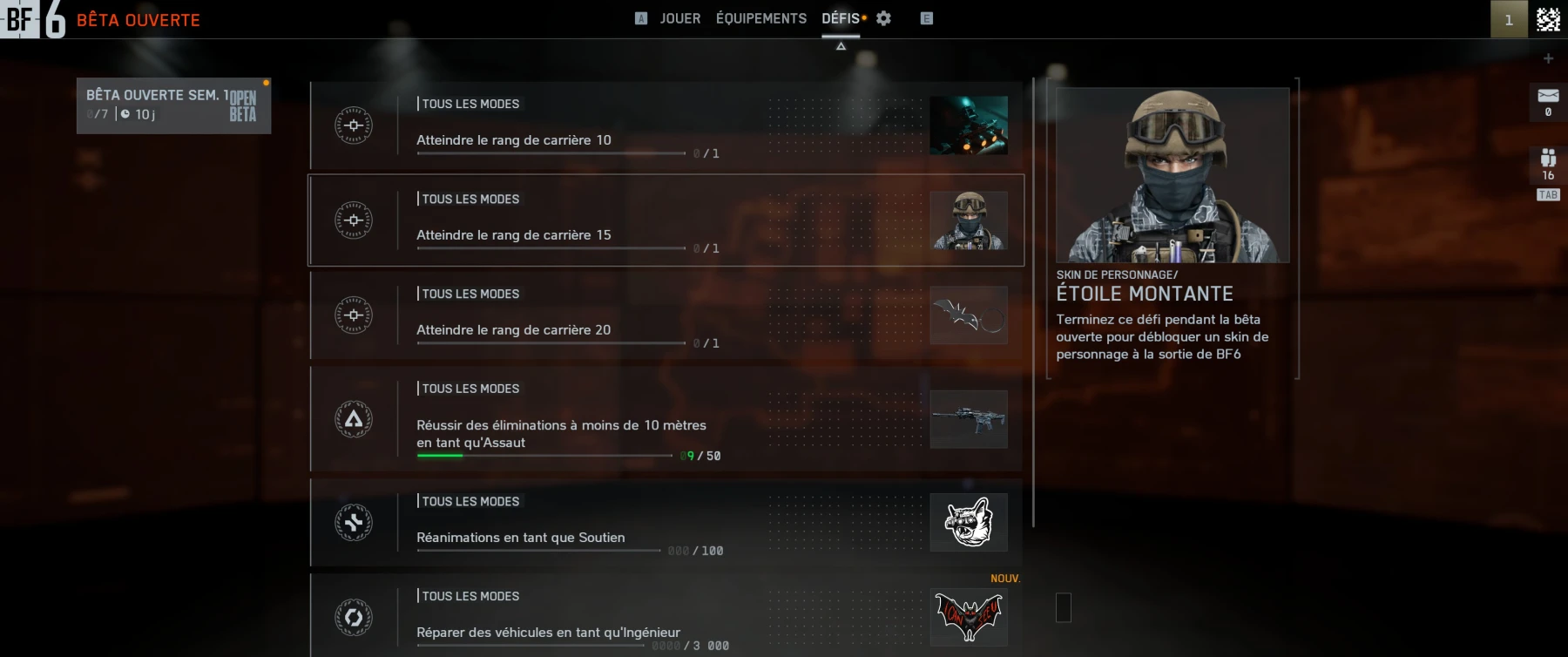Click the Support emblem on the revives challenge
The image size is (1568, 657).
tap(353, 523)
